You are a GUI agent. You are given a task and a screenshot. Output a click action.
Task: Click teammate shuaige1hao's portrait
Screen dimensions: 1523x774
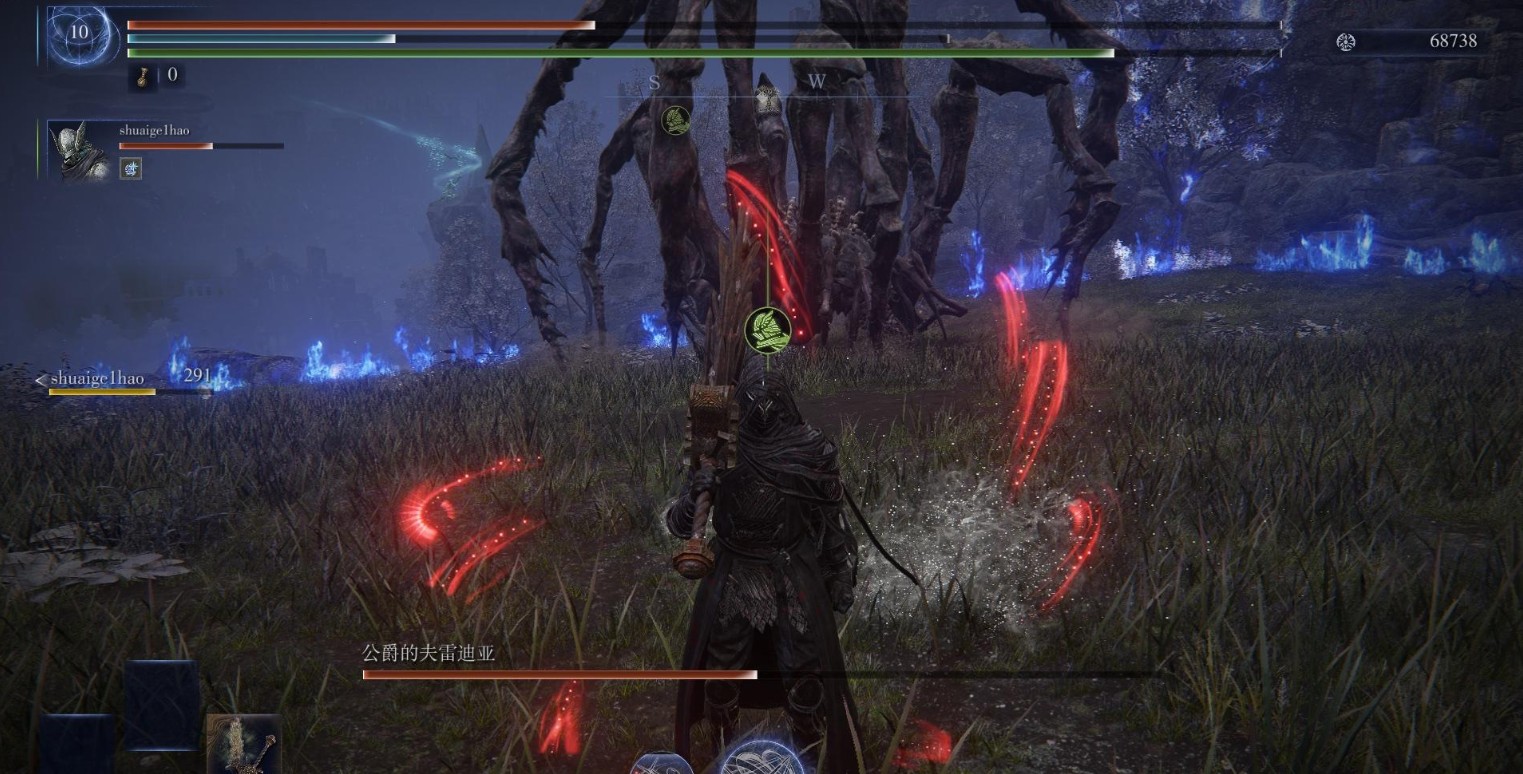[79, 151]
